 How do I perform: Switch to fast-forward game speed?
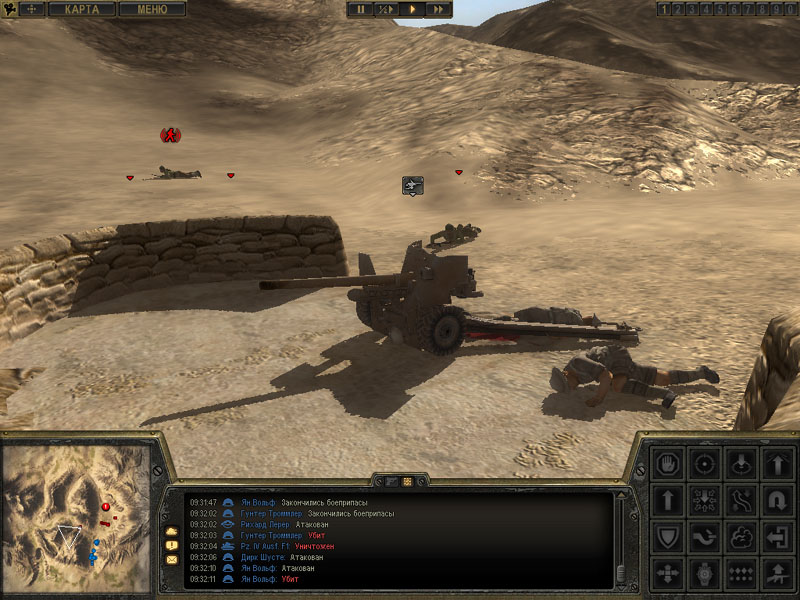(438, 9)
